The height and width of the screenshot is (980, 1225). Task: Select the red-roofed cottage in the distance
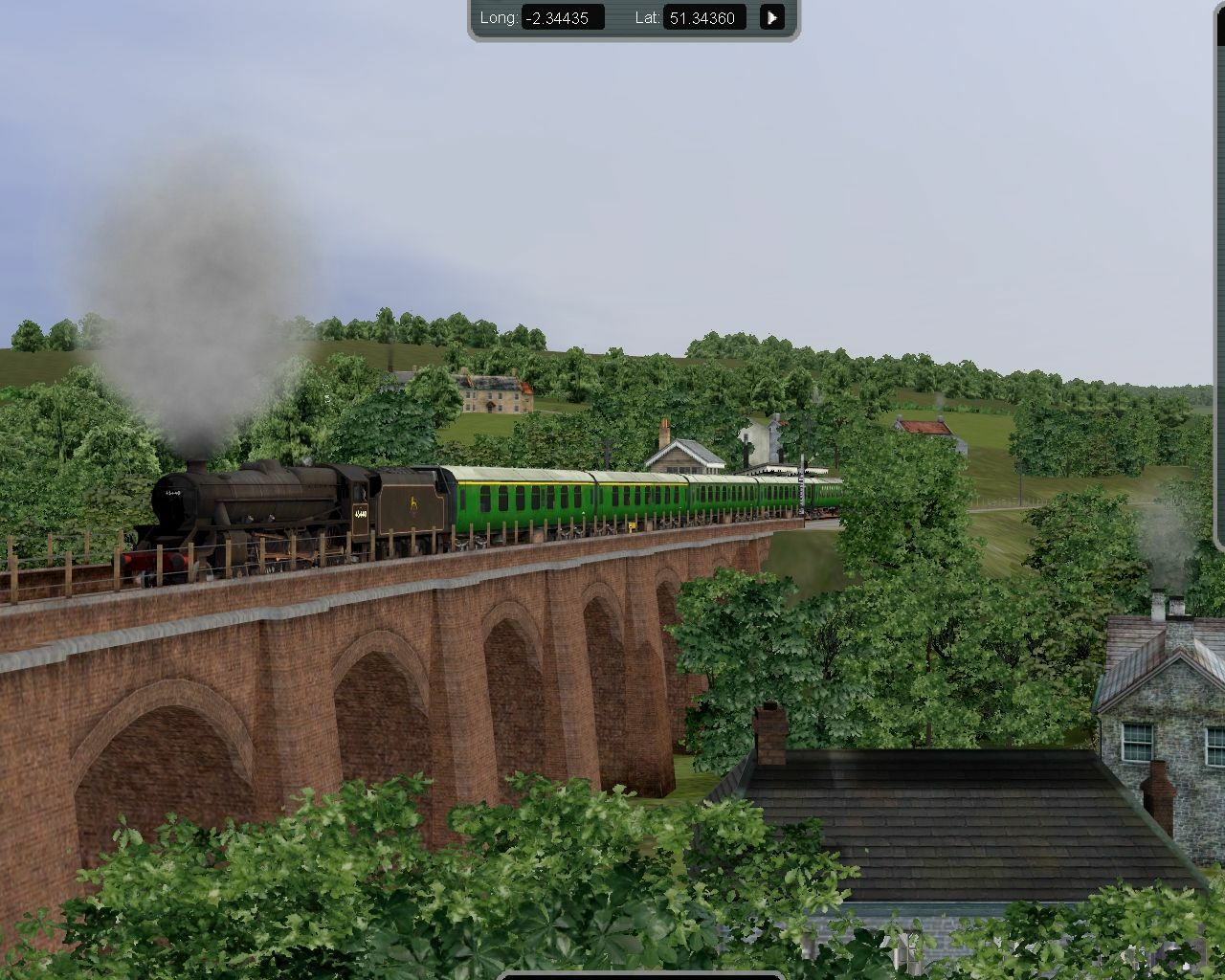coord(924,426)
